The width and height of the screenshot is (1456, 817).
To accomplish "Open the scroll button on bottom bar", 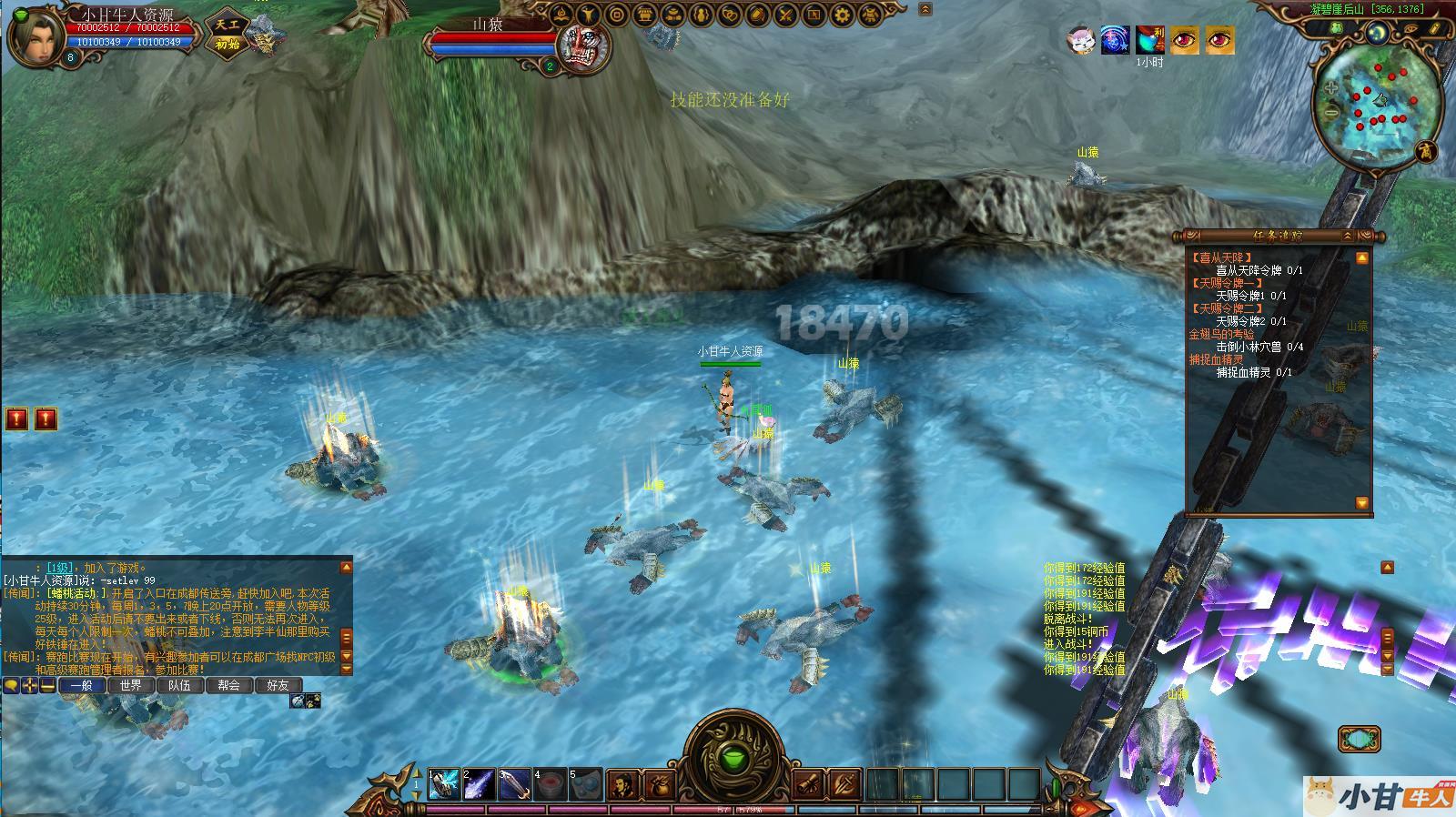I will point(808,783).
